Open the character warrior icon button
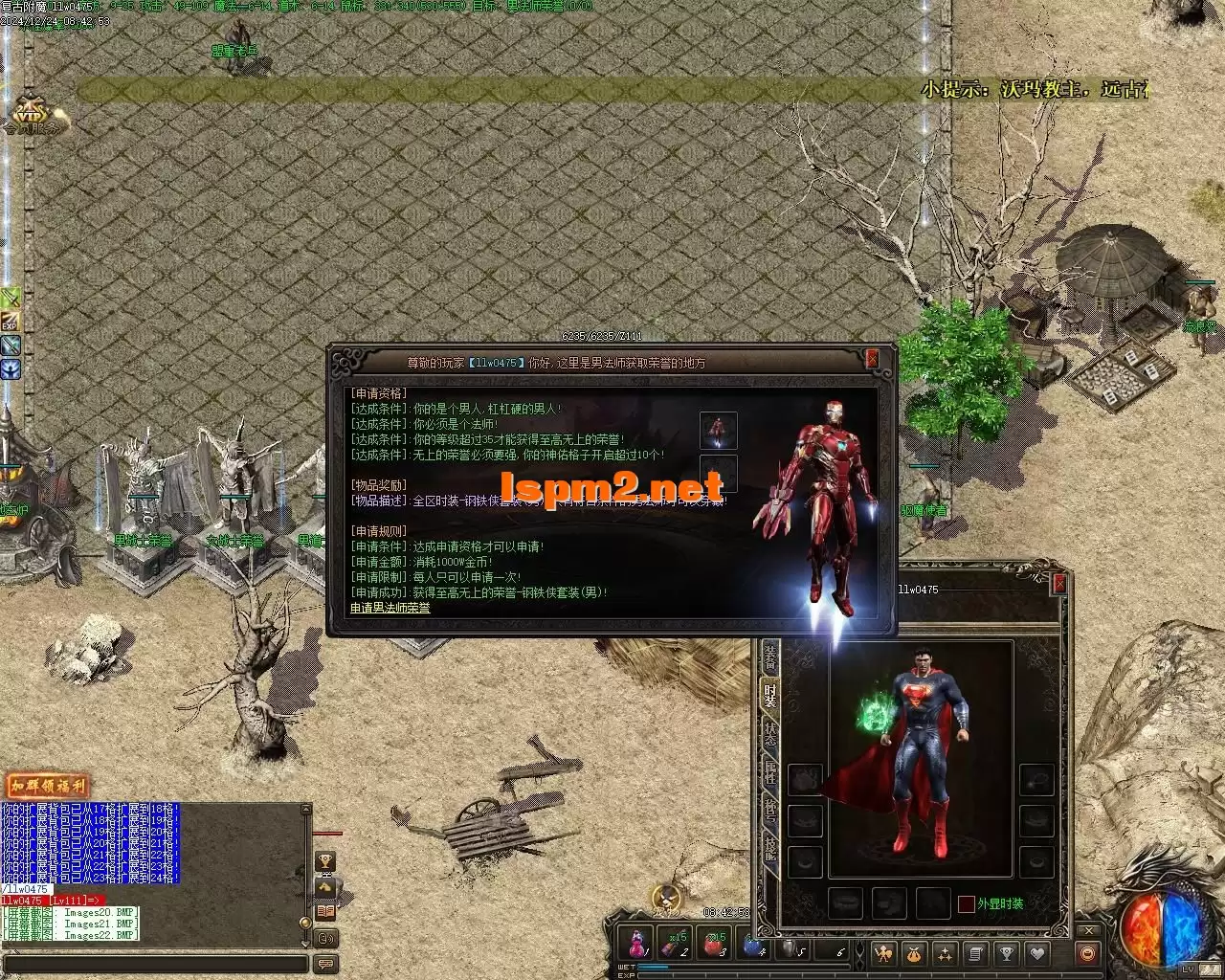This screenshot has width=1225, height=980. pos(883,953)
